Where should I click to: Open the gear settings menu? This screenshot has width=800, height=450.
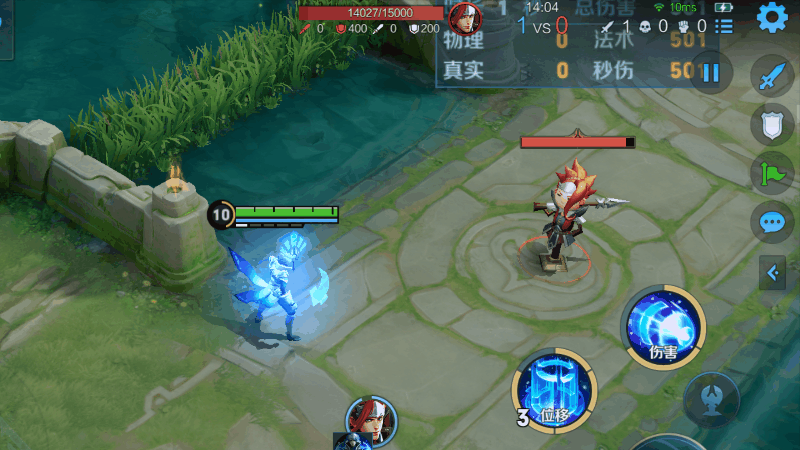[771, 17]
